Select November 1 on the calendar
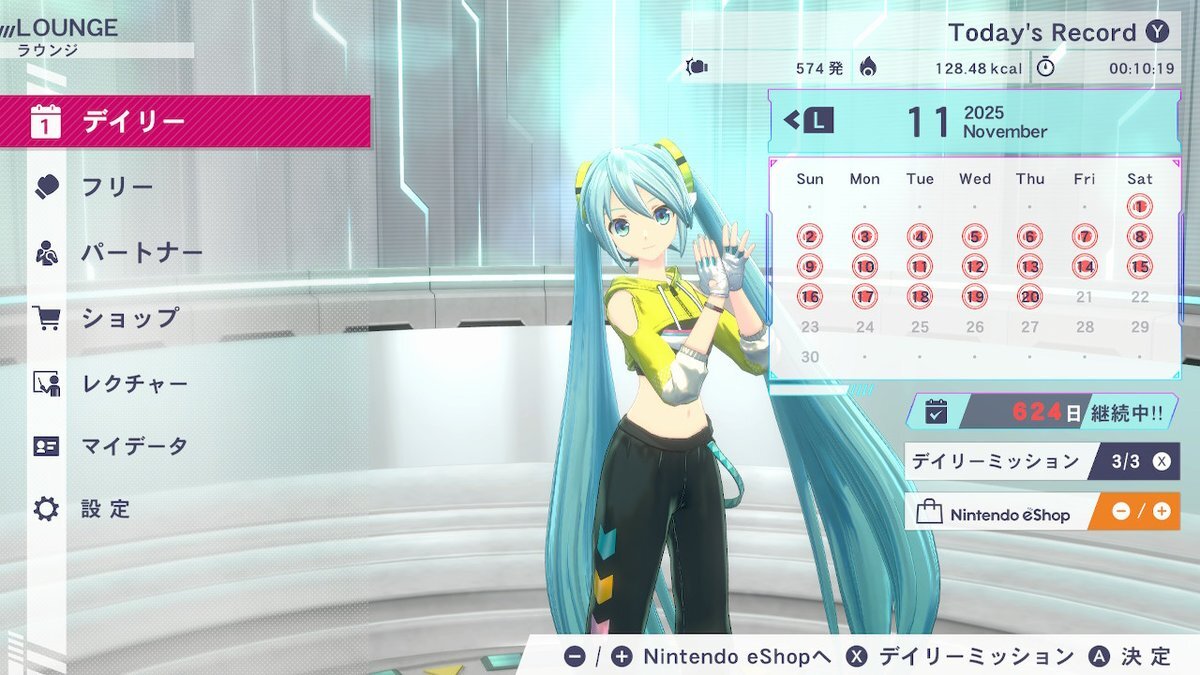Image resolution: width=1200 pixels, height=675 pixels. 1139,207
